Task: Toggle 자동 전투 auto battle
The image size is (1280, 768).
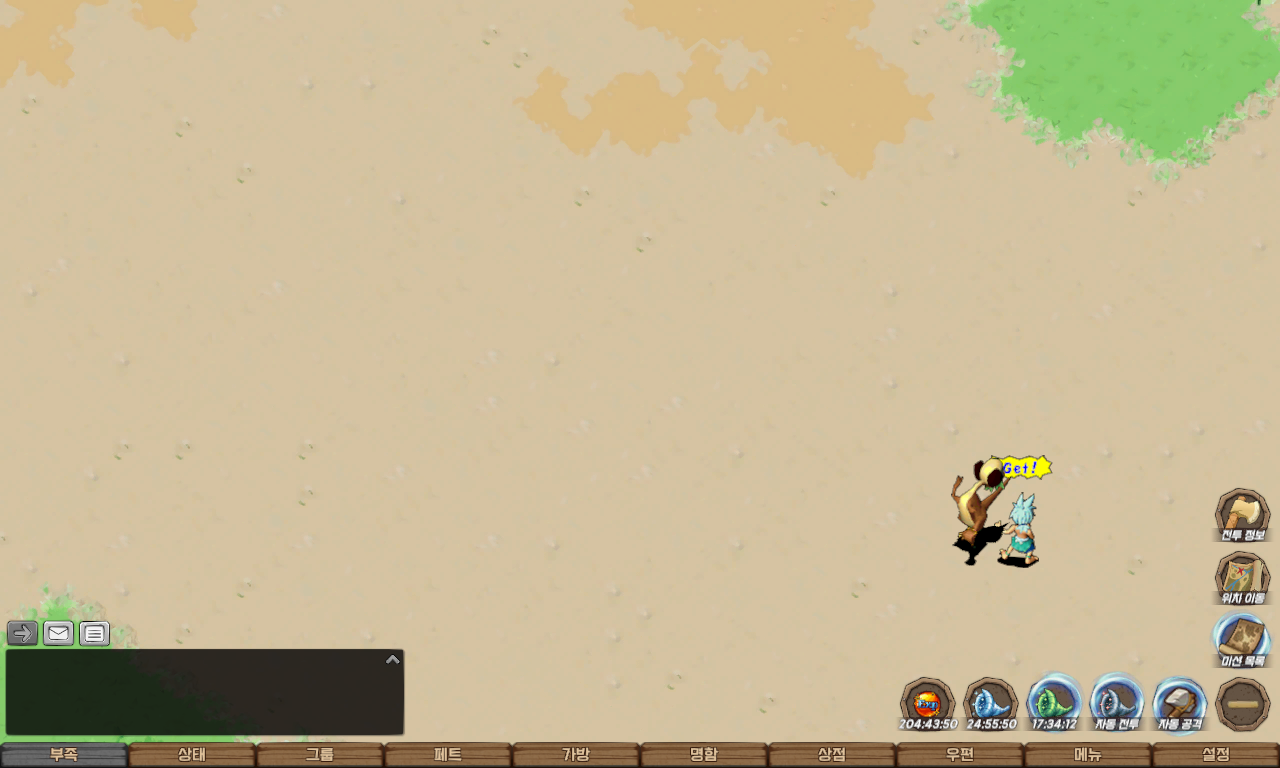Action: coord(1116,702)
